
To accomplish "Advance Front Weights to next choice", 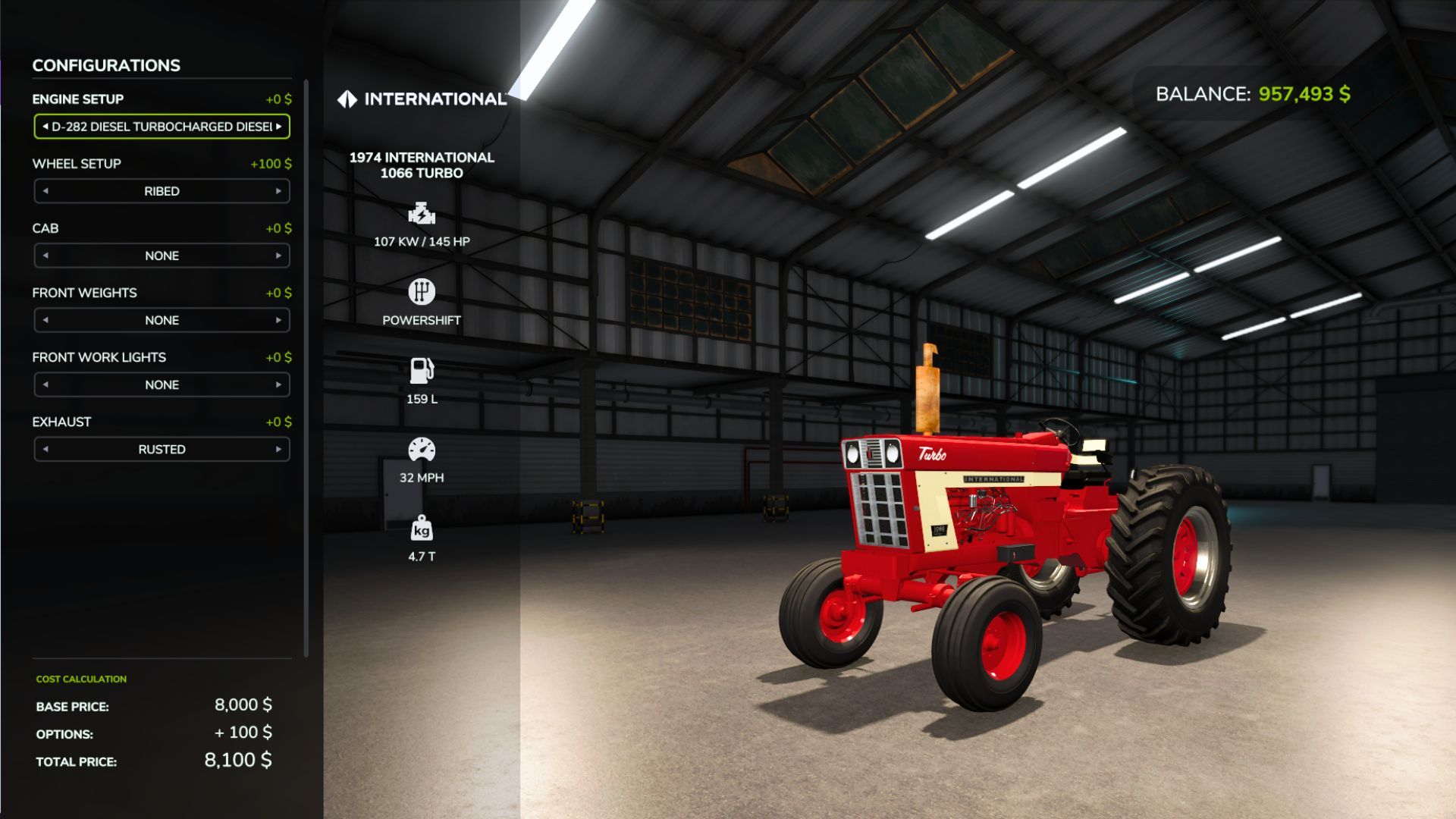I will [x=278, y=320].
